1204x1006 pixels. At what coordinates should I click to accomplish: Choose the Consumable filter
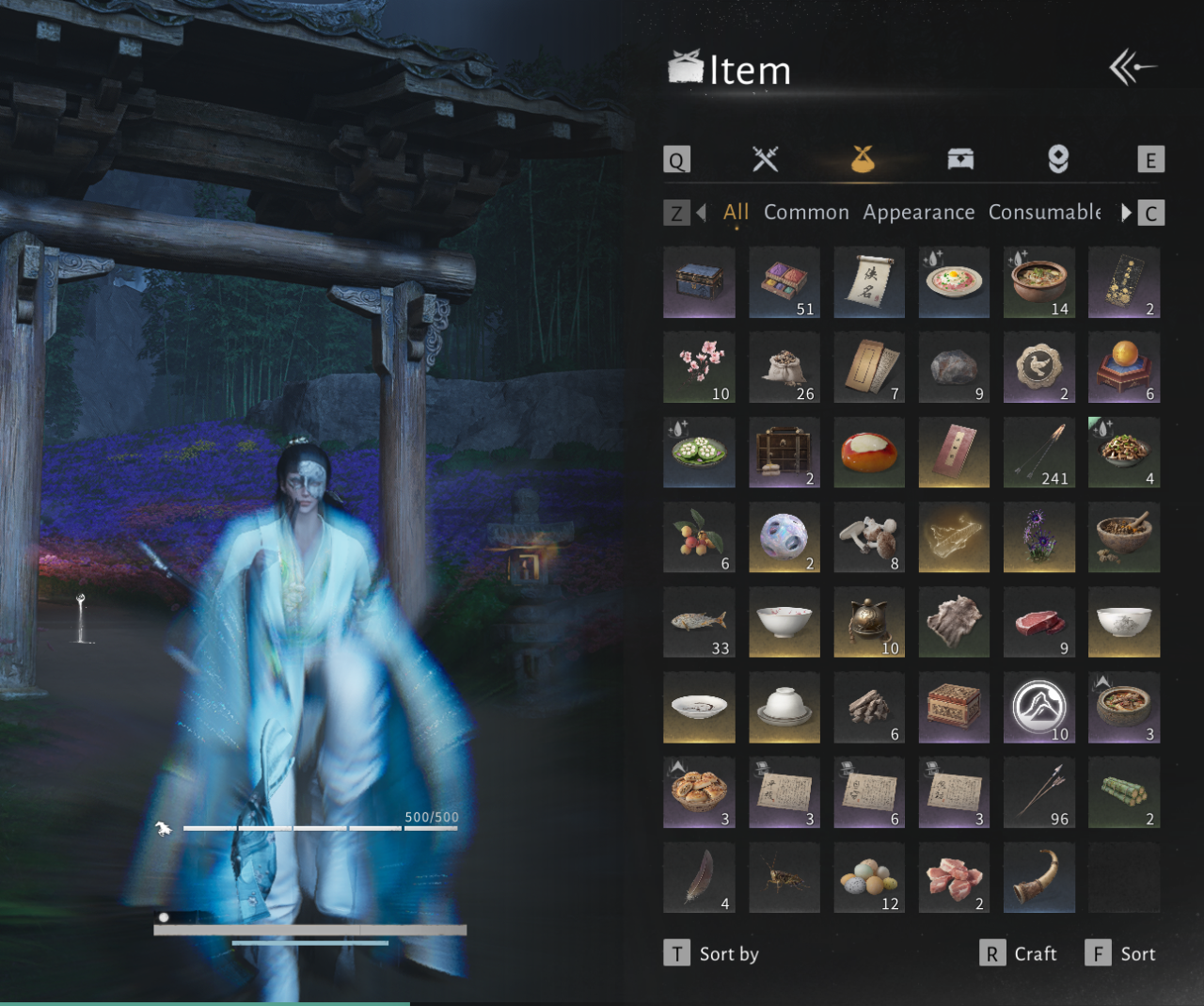click(x=1044, y=213)
